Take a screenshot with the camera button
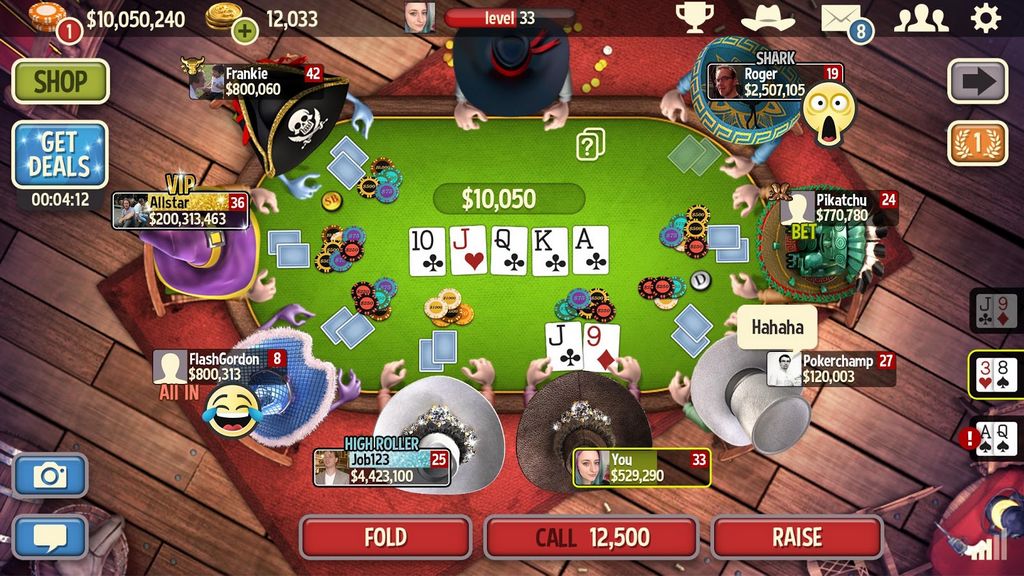Image resolution: width=1024 pixels, height=576 pixels. [x=50, y=475]
